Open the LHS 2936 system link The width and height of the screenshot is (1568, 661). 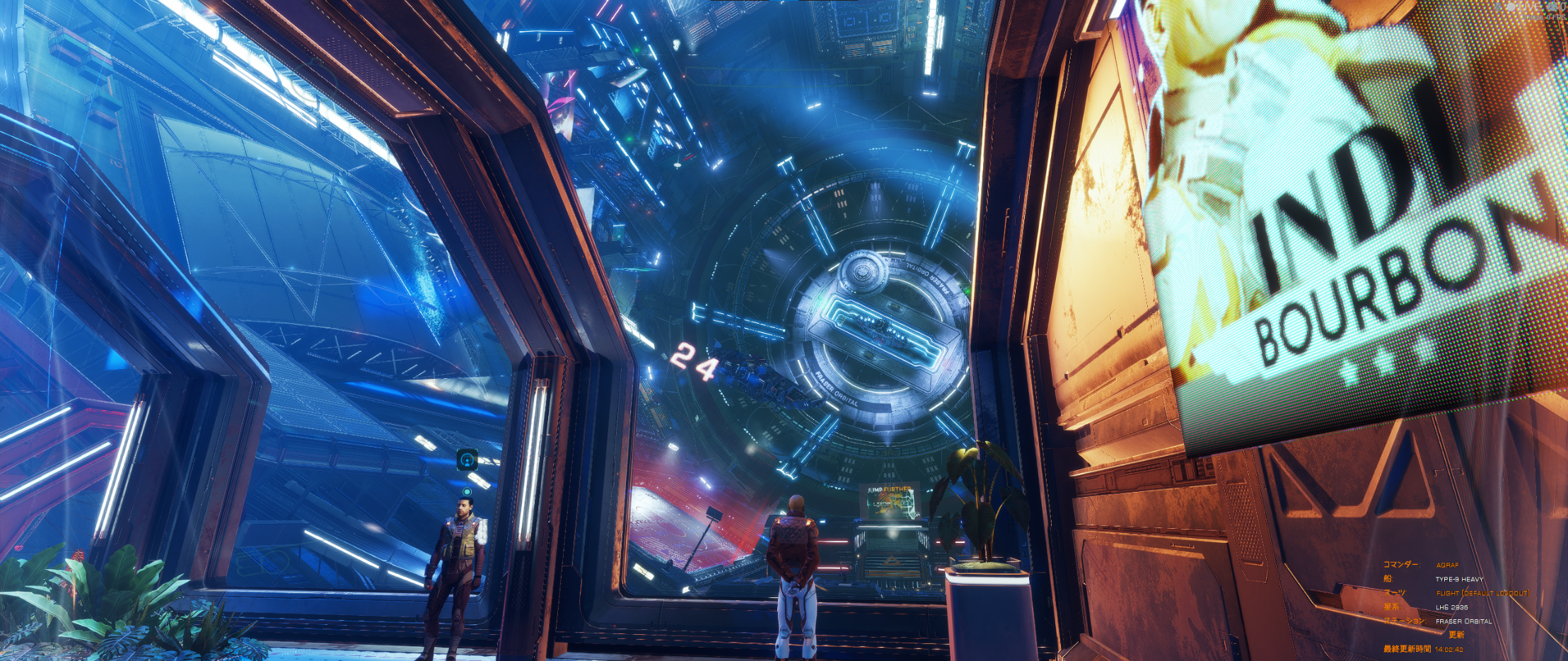1451,607
